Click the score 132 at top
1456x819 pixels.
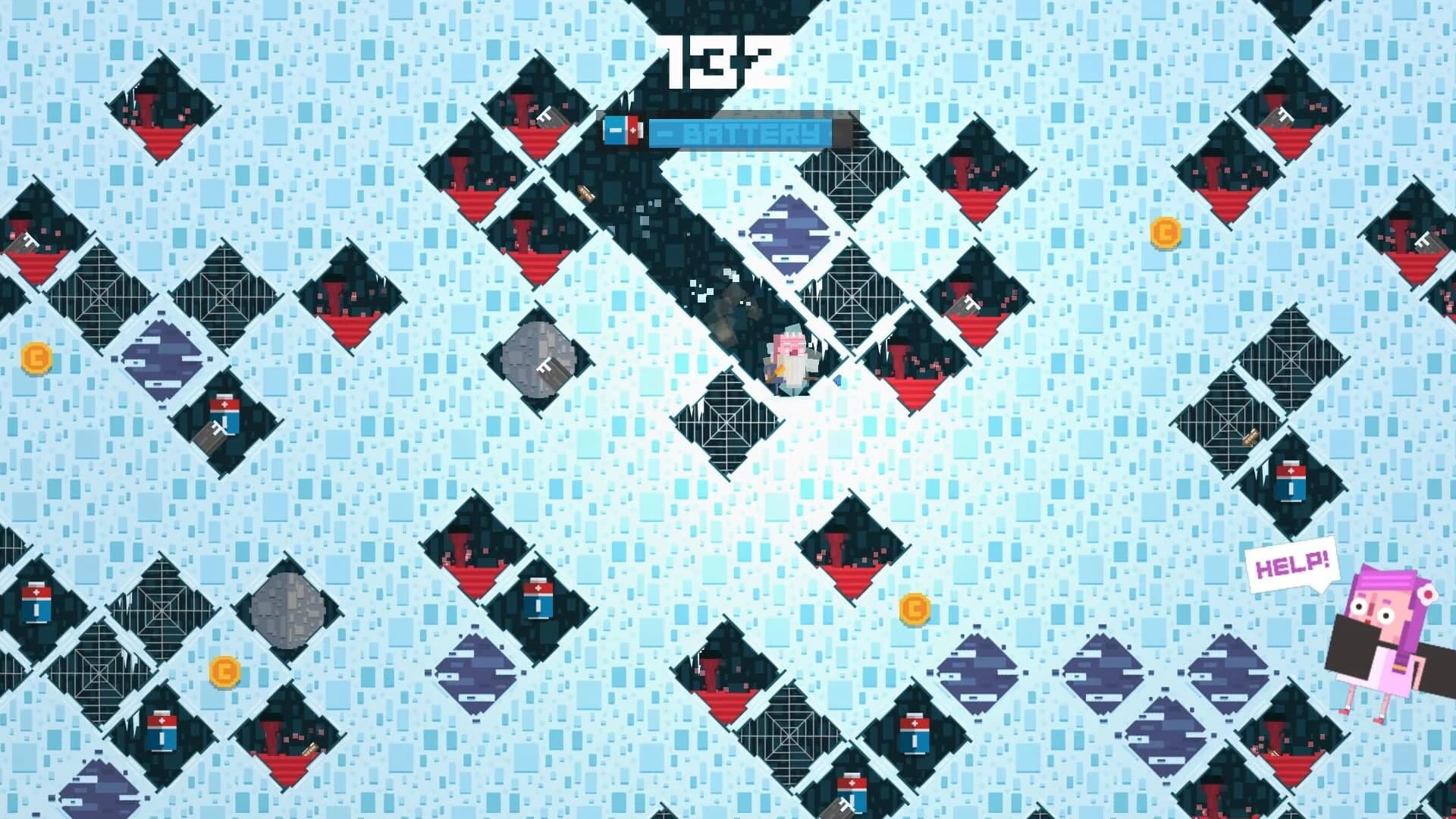(720, 57)
